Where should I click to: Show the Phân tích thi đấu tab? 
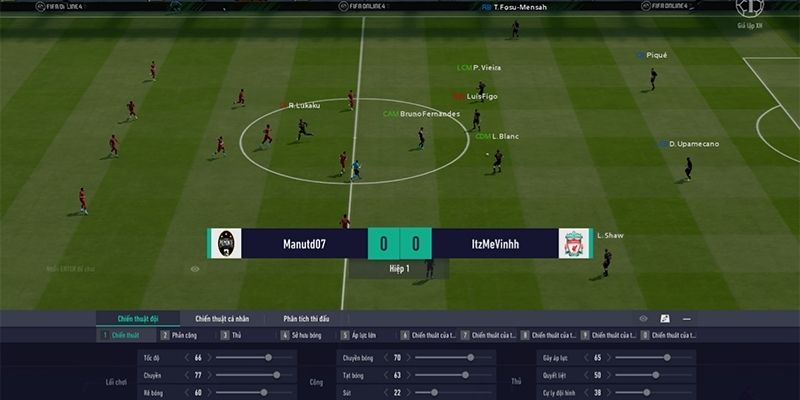coord(312,318)
